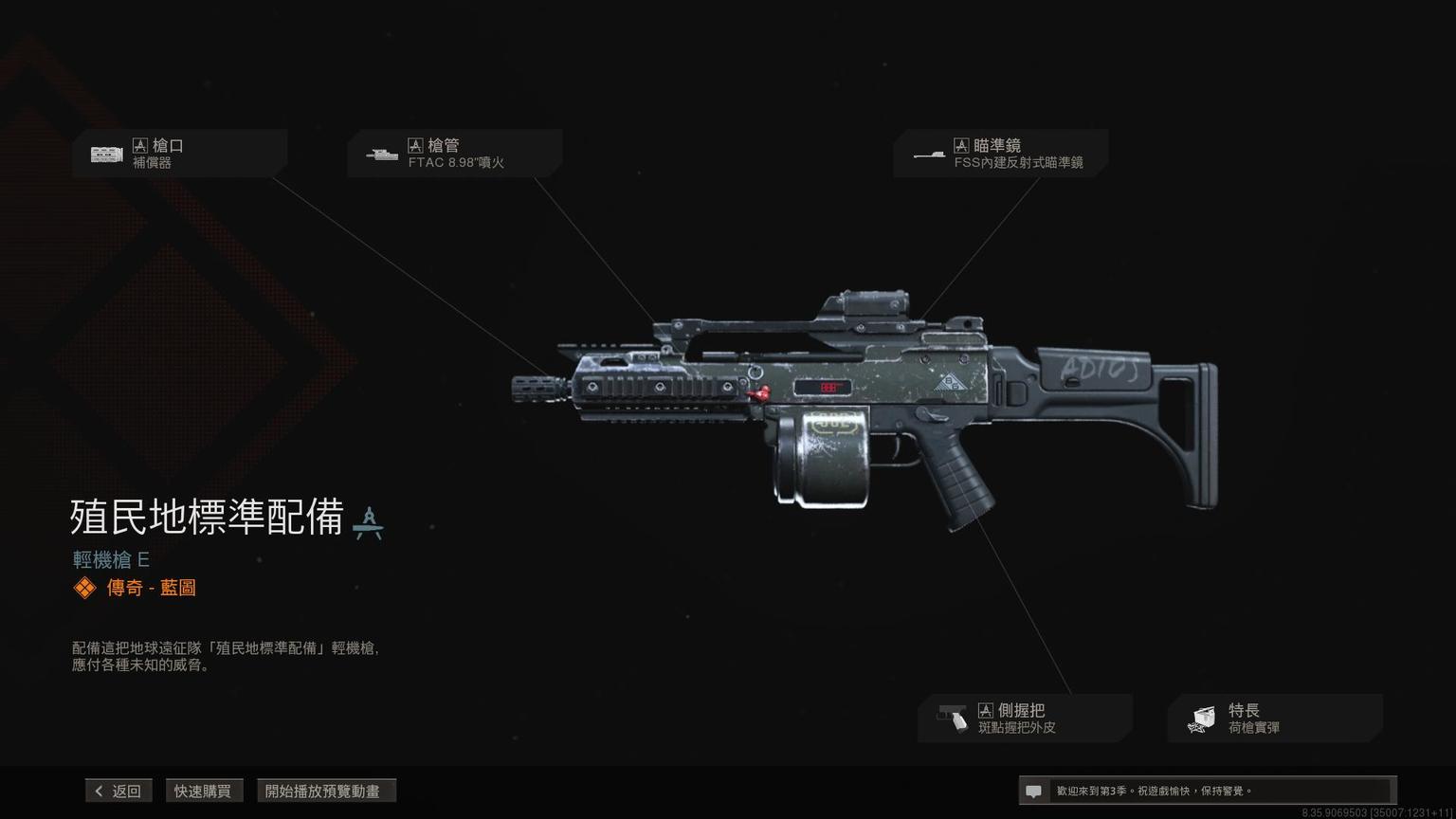Go back with the 返回 button
The image size is (1456, 819).
pyautogui.click(x=118, y=791)
